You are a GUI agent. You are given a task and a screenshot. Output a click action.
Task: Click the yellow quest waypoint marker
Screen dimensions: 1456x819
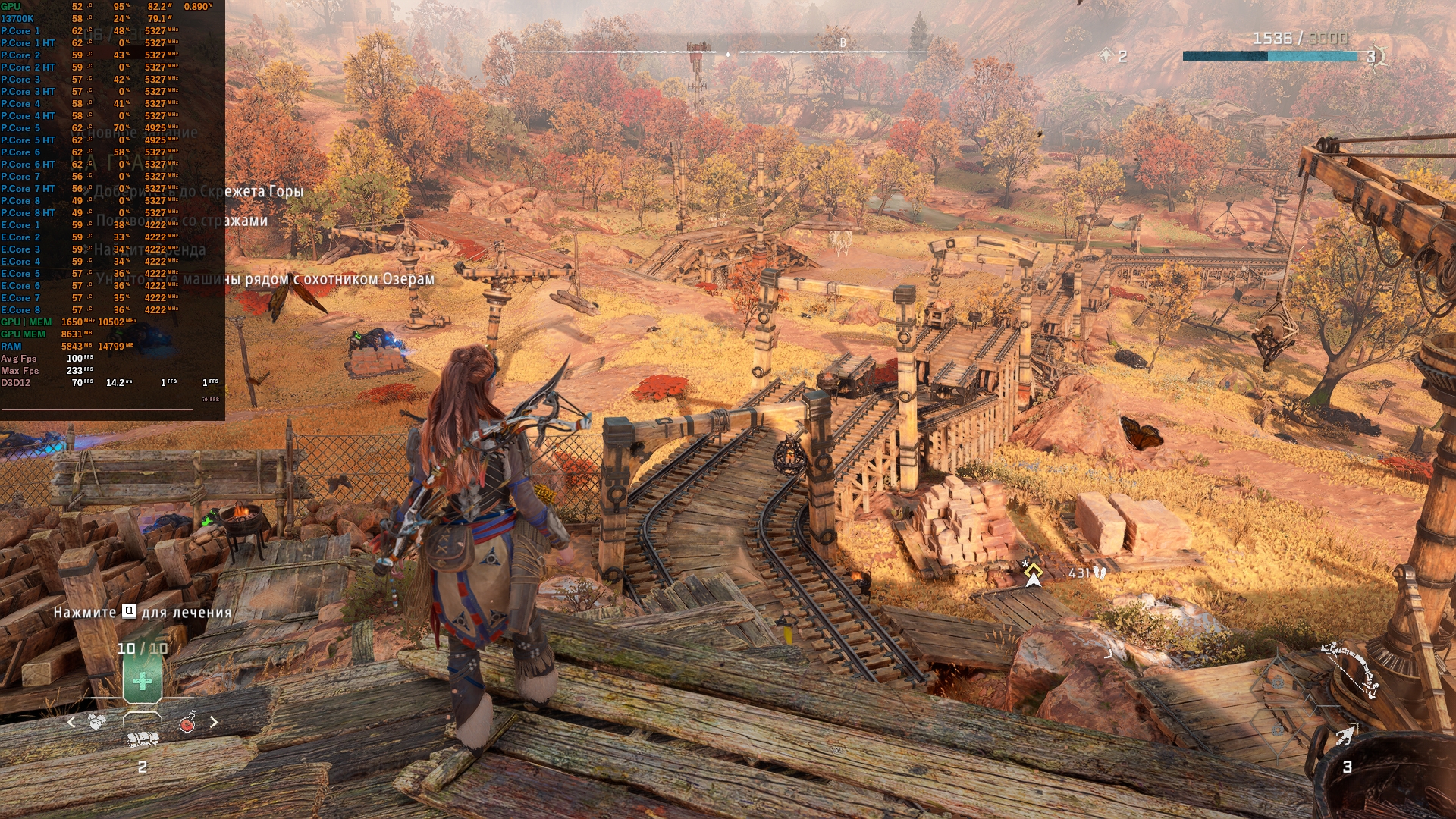pyautogui.click(x=1032, y=573)
